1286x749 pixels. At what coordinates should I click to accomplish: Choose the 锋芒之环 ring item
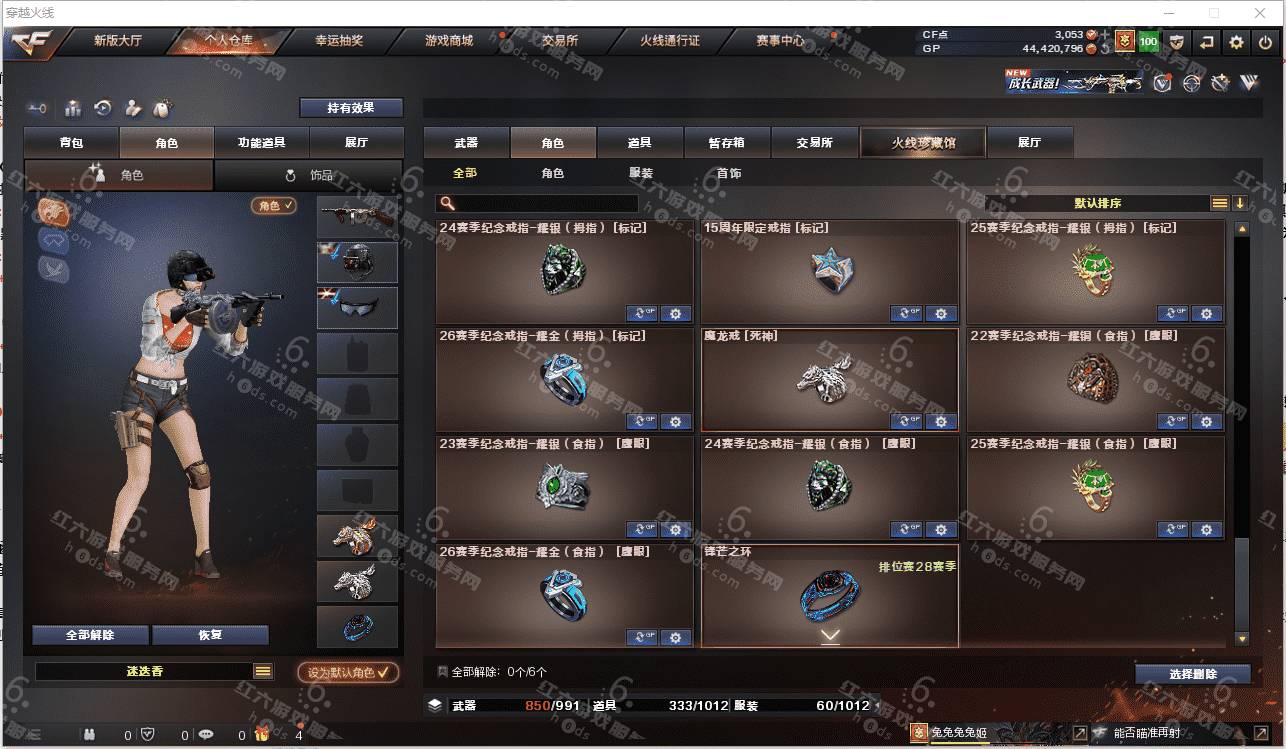[x=829, y=595]
